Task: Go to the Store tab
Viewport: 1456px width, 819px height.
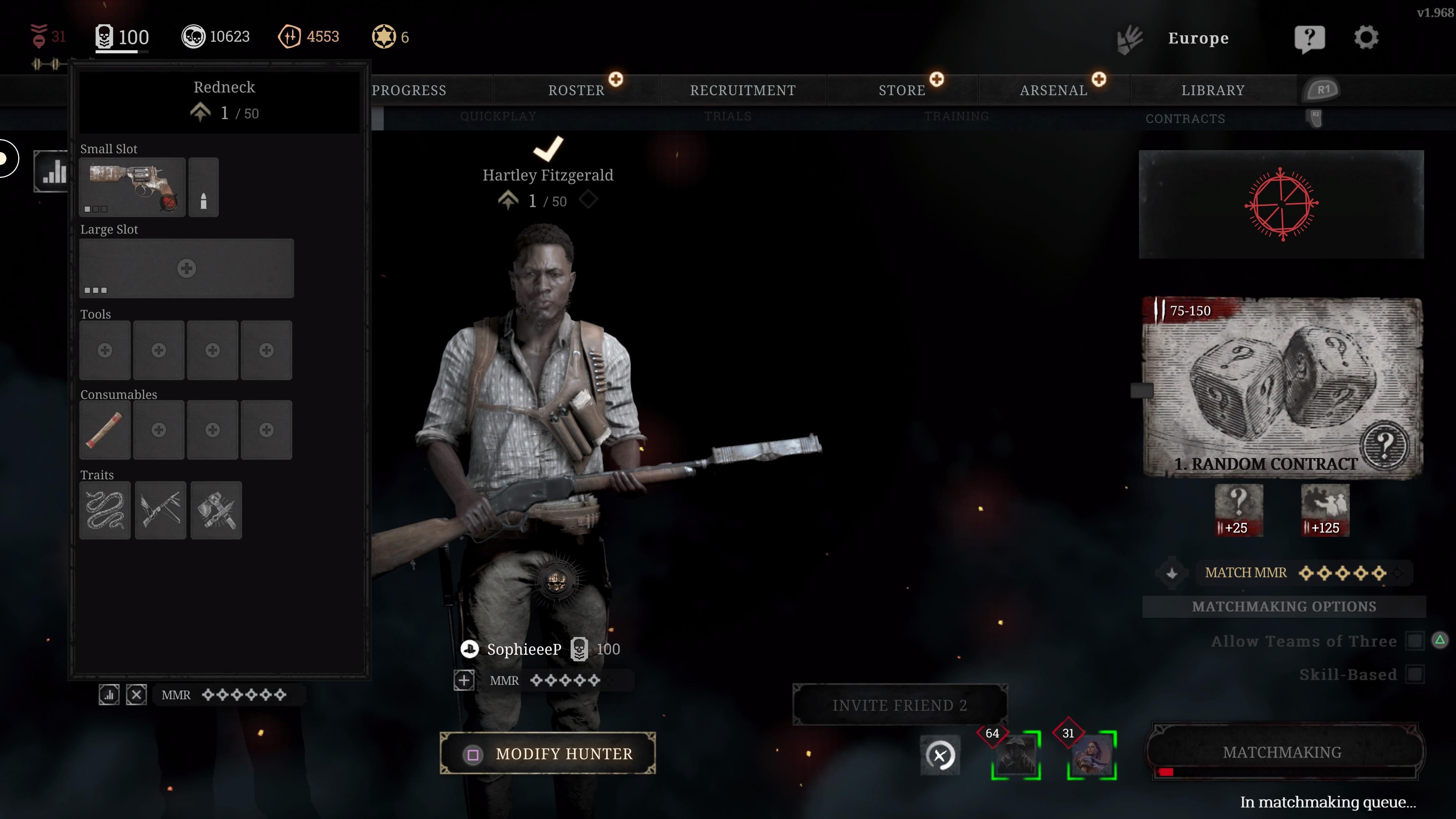Action: (902, 90)
